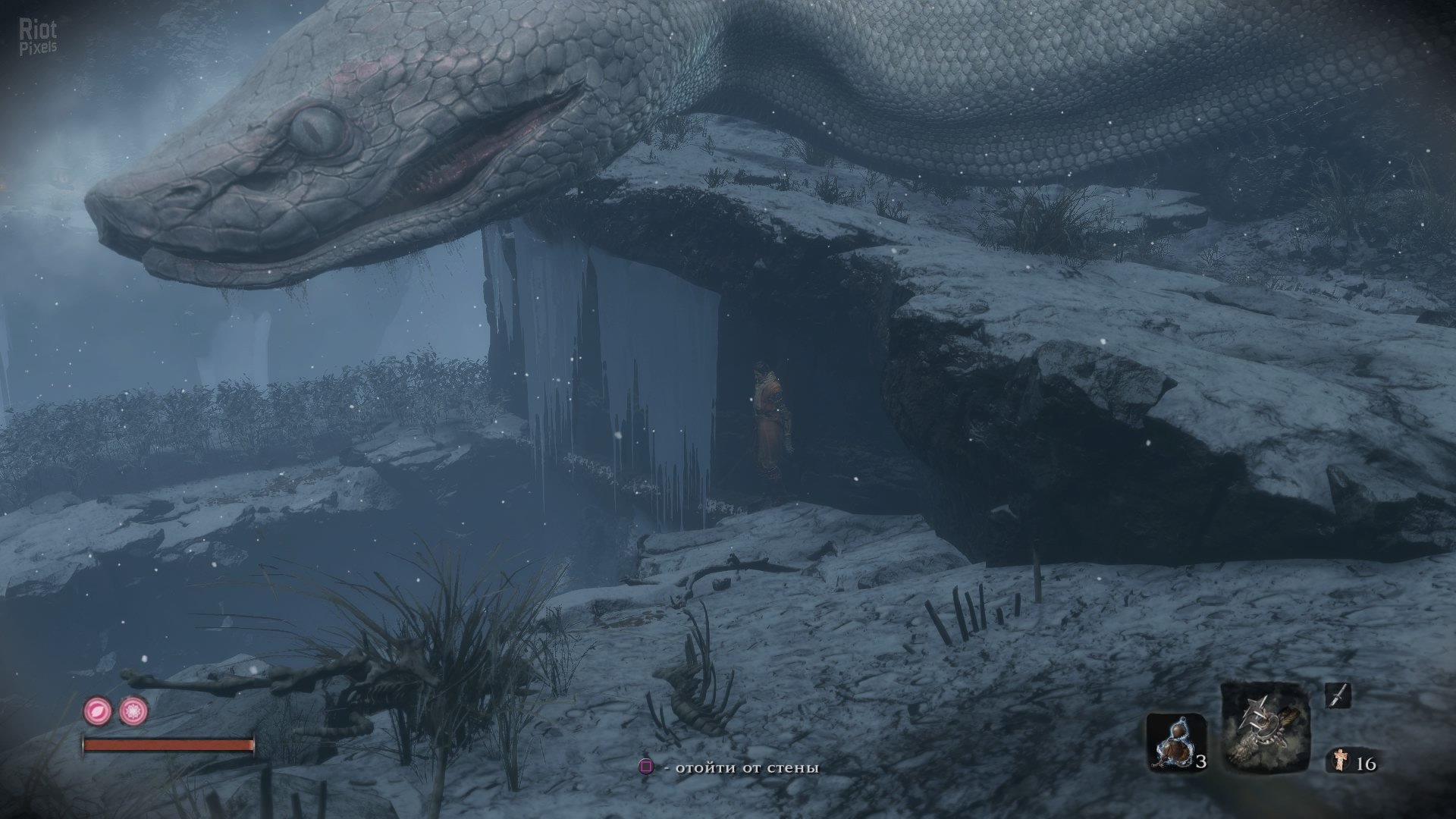Click the blossom resurrection node

[133, 711]
